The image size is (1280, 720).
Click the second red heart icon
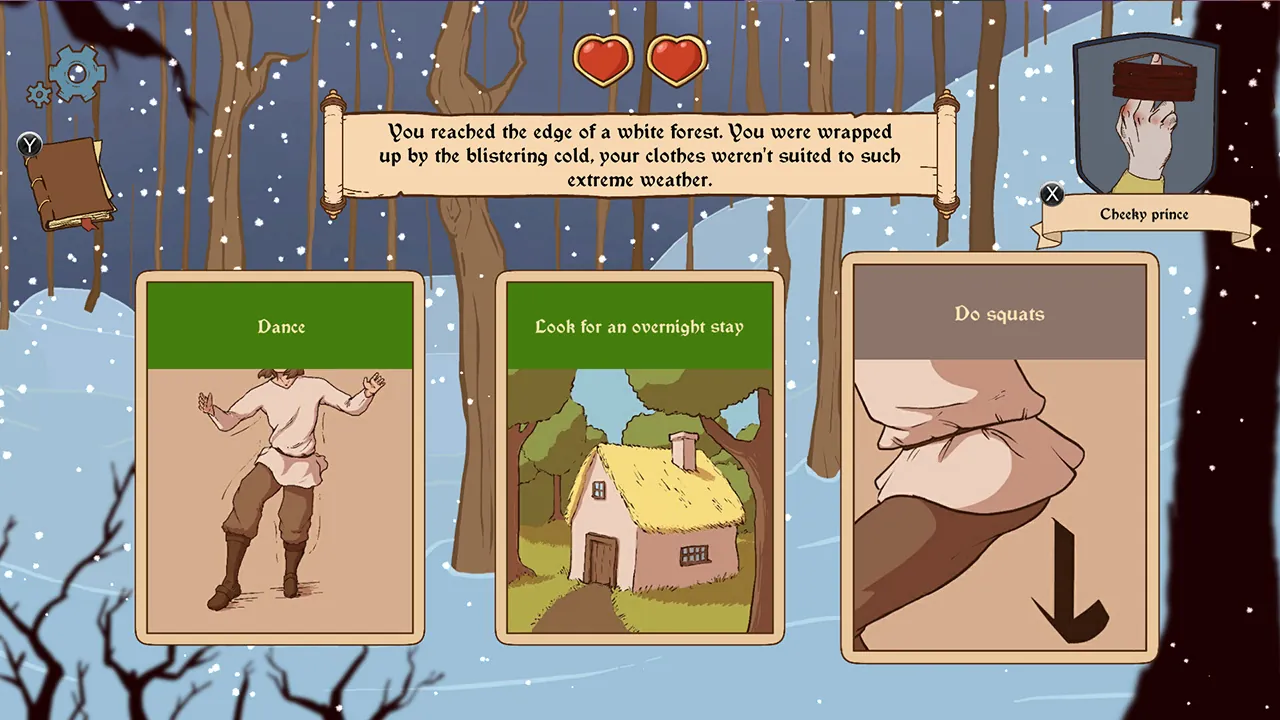676,59
